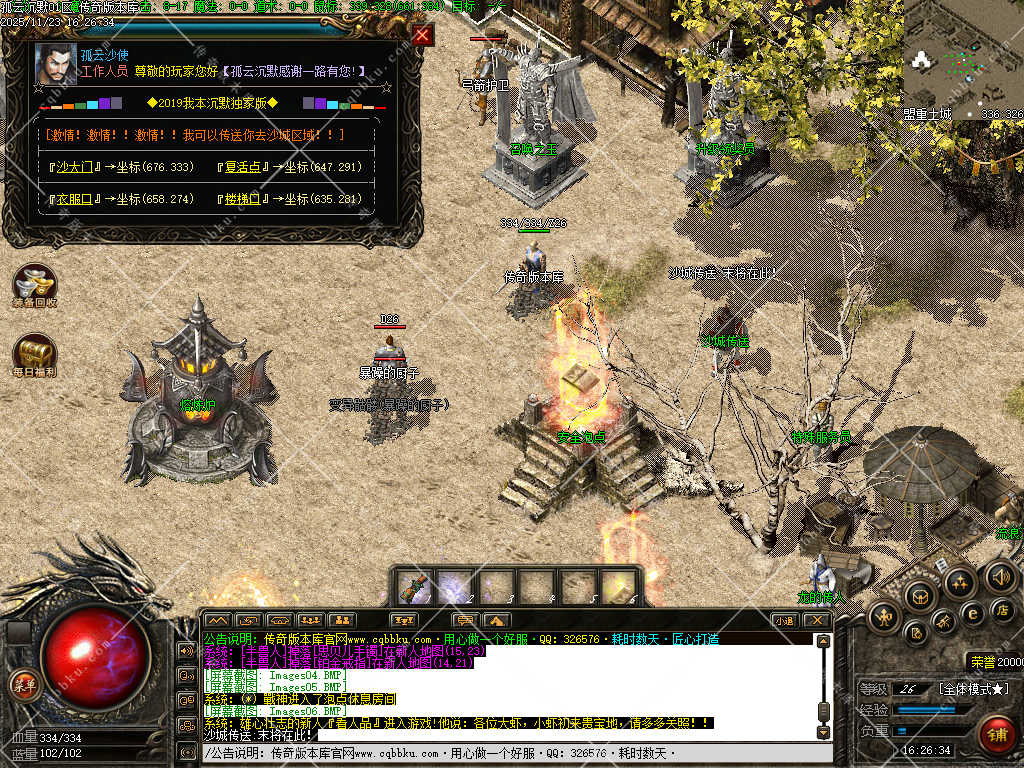The width and height of the screenshot is (1024, 768).
Task: Toggle sound with the speaker icon
Action: (1000, 577)
